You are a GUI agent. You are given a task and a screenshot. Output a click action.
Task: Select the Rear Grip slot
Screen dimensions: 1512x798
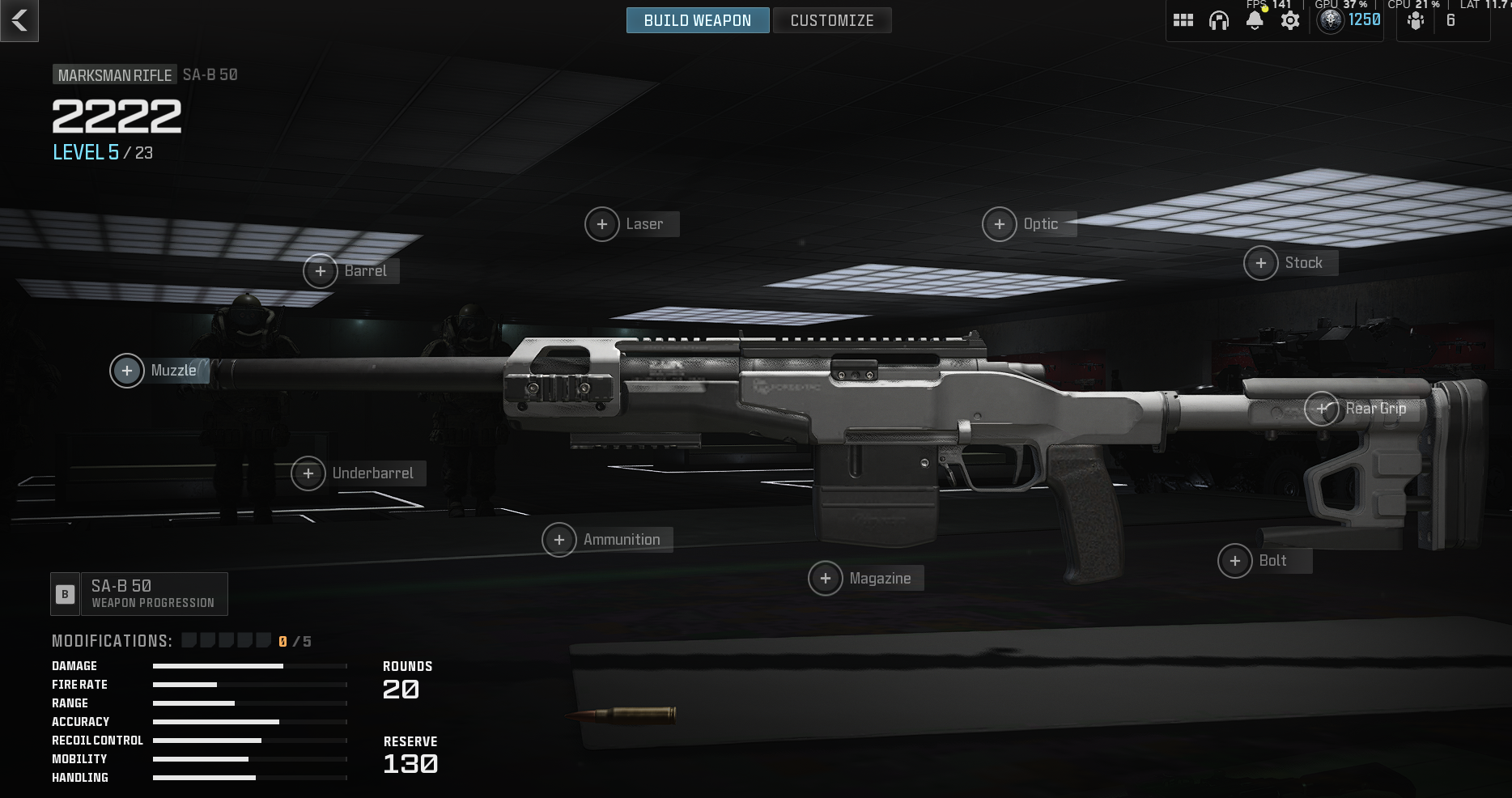tap(1322, 409)
